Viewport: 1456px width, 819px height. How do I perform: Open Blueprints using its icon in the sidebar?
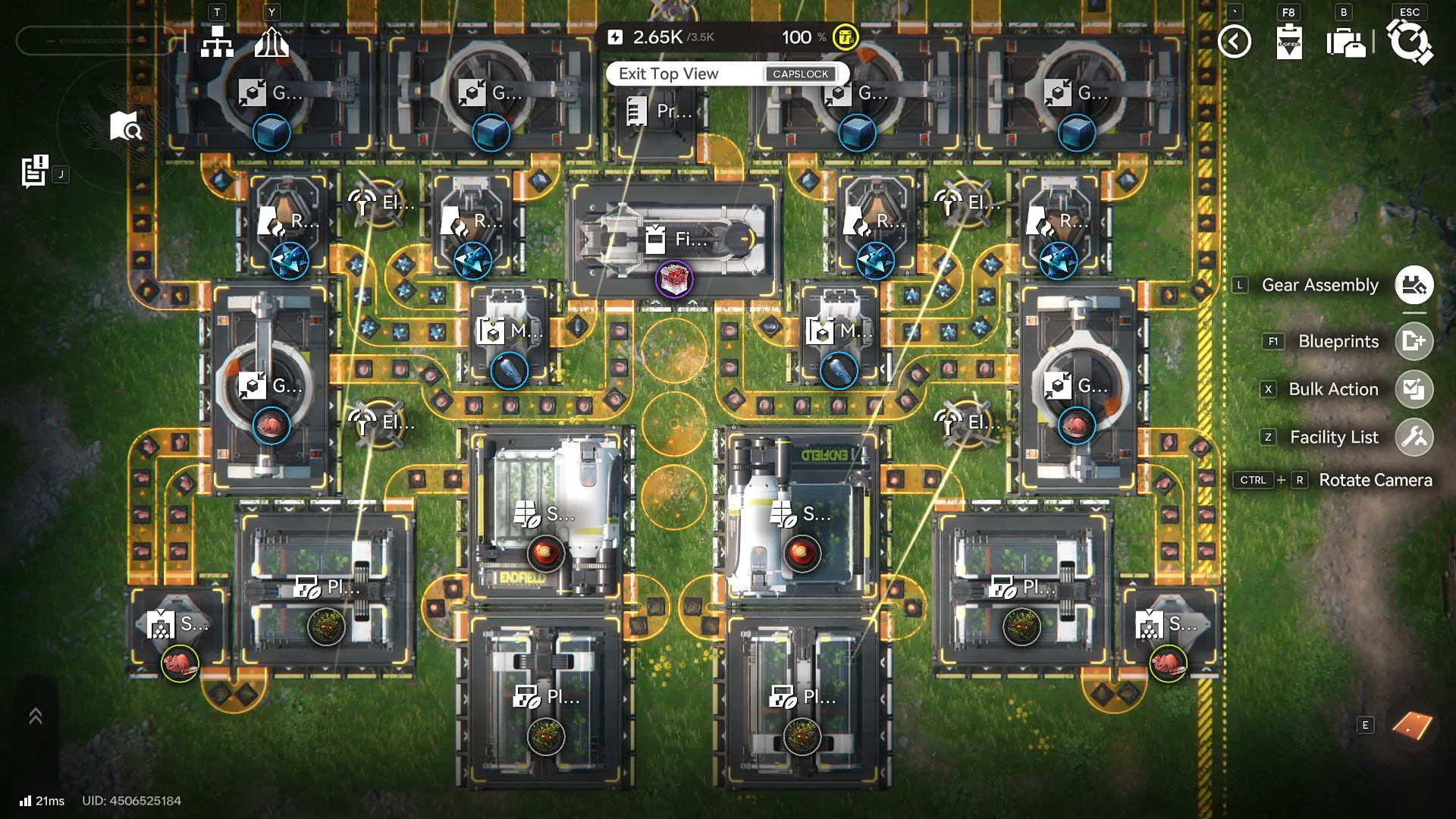(x=1414, y=341)
